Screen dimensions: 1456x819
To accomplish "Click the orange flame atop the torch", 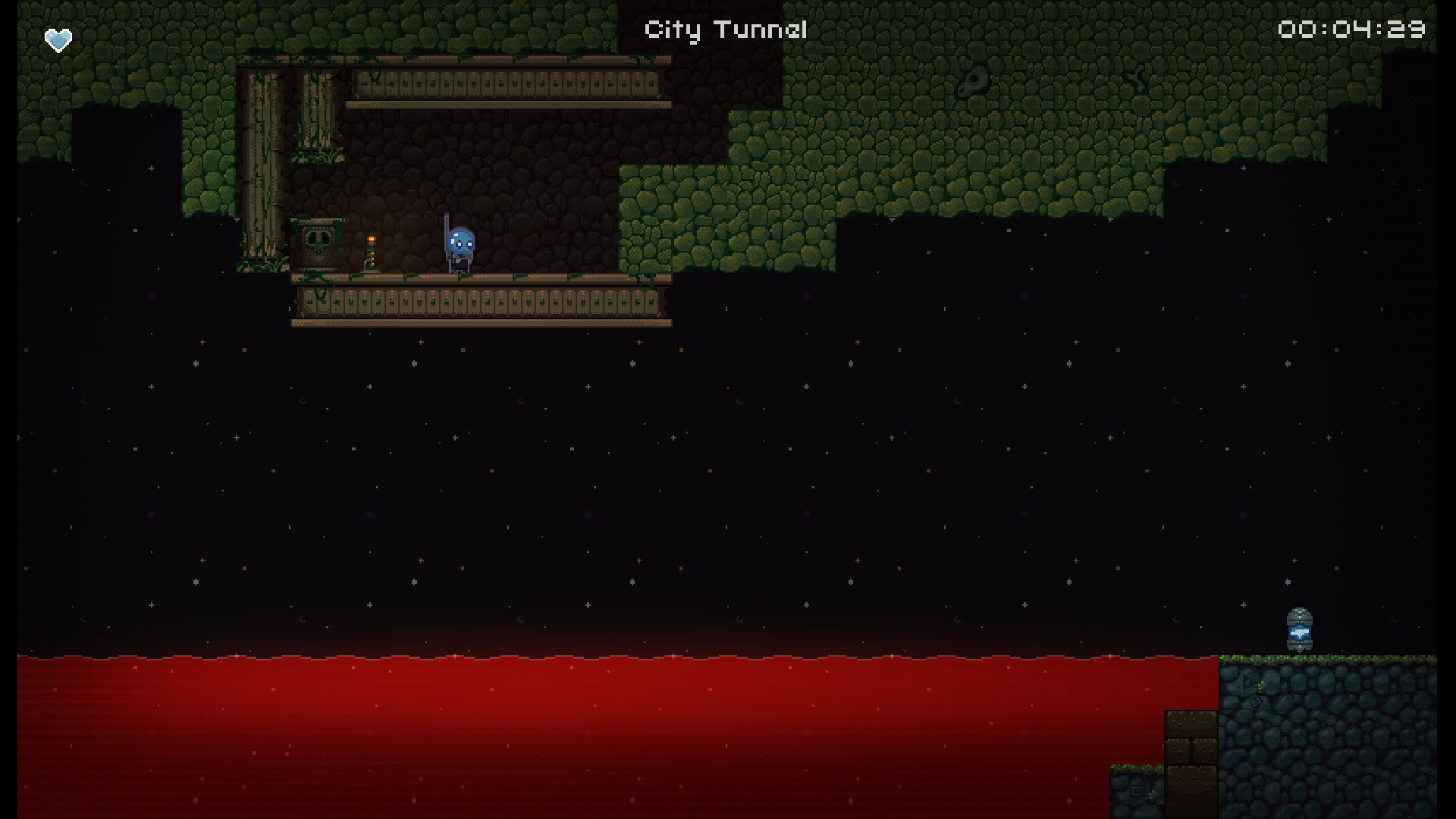I will coord(371,237).
